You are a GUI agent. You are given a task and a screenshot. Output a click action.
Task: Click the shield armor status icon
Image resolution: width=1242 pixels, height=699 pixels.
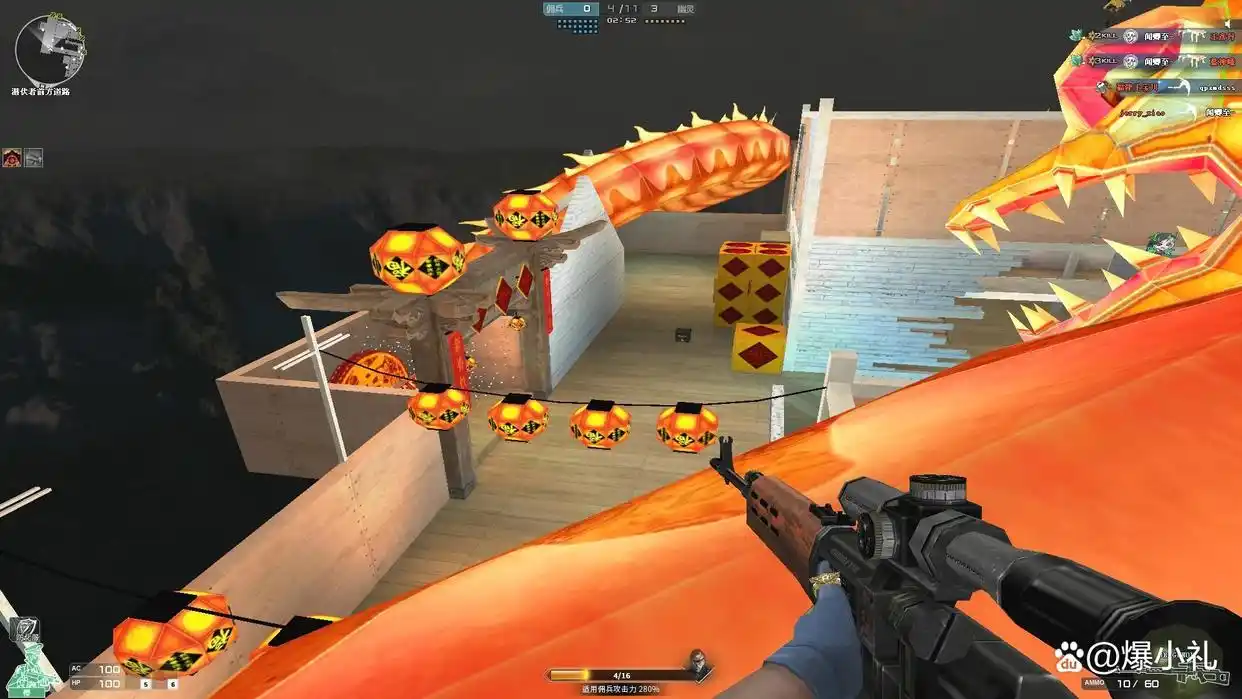(x=25, y=629)
